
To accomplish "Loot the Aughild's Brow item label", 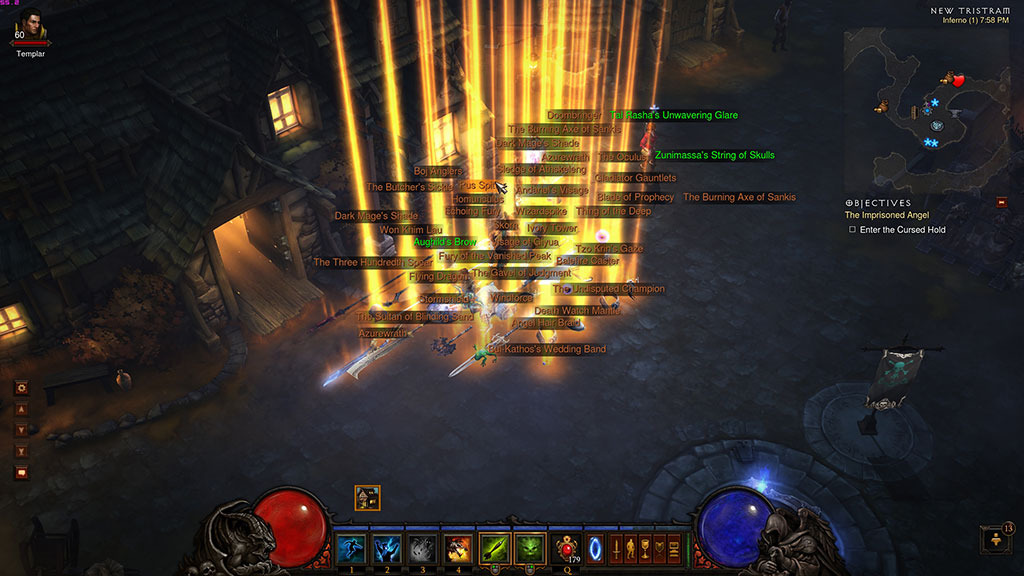I will pos(445,242).
